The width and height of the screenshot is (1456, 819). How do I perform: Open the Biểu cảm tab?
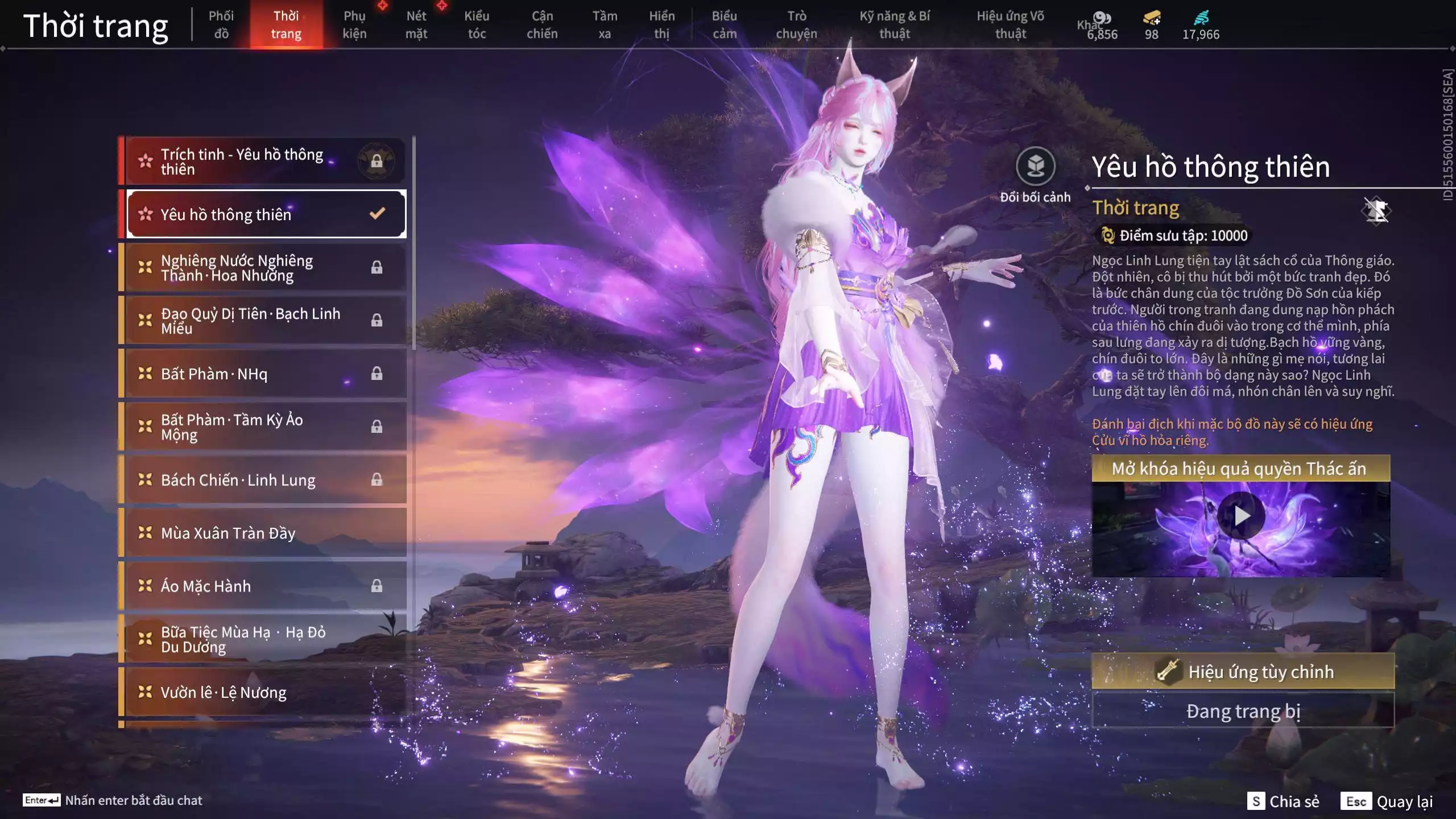(x=724, y=25)
